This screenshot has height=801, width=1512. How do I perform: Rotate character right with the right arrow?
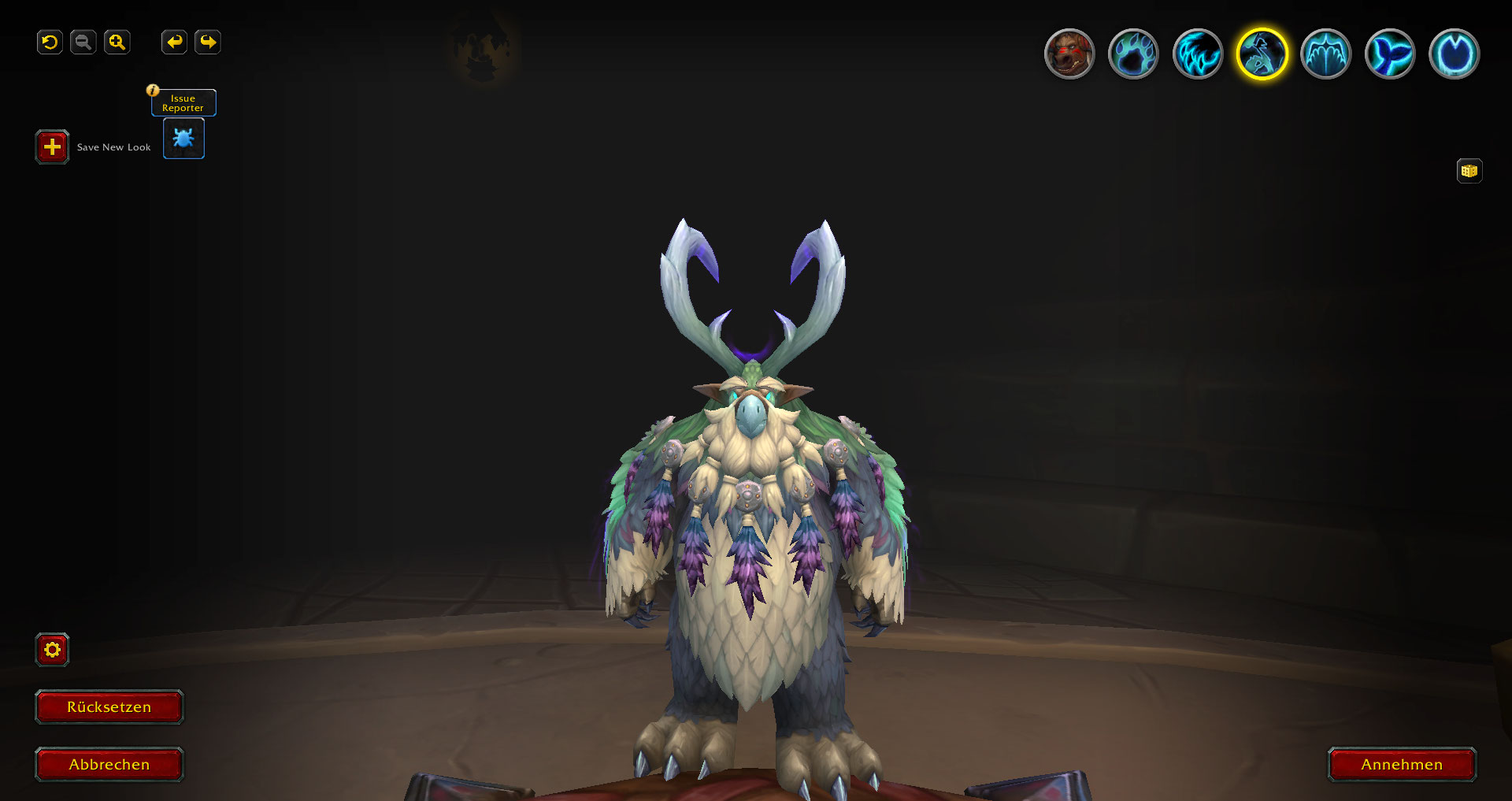pos(208,42)
